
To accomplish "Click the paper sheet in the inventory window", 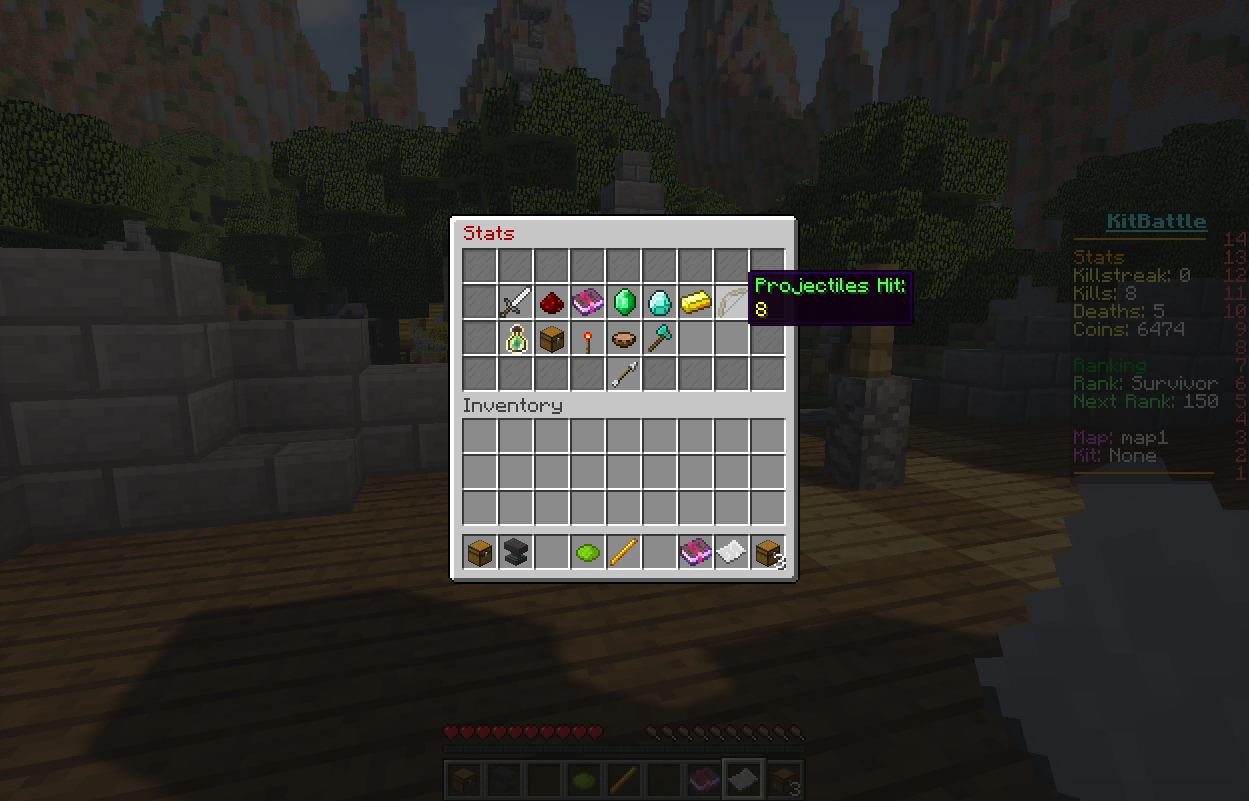I will tap(731, 551).
